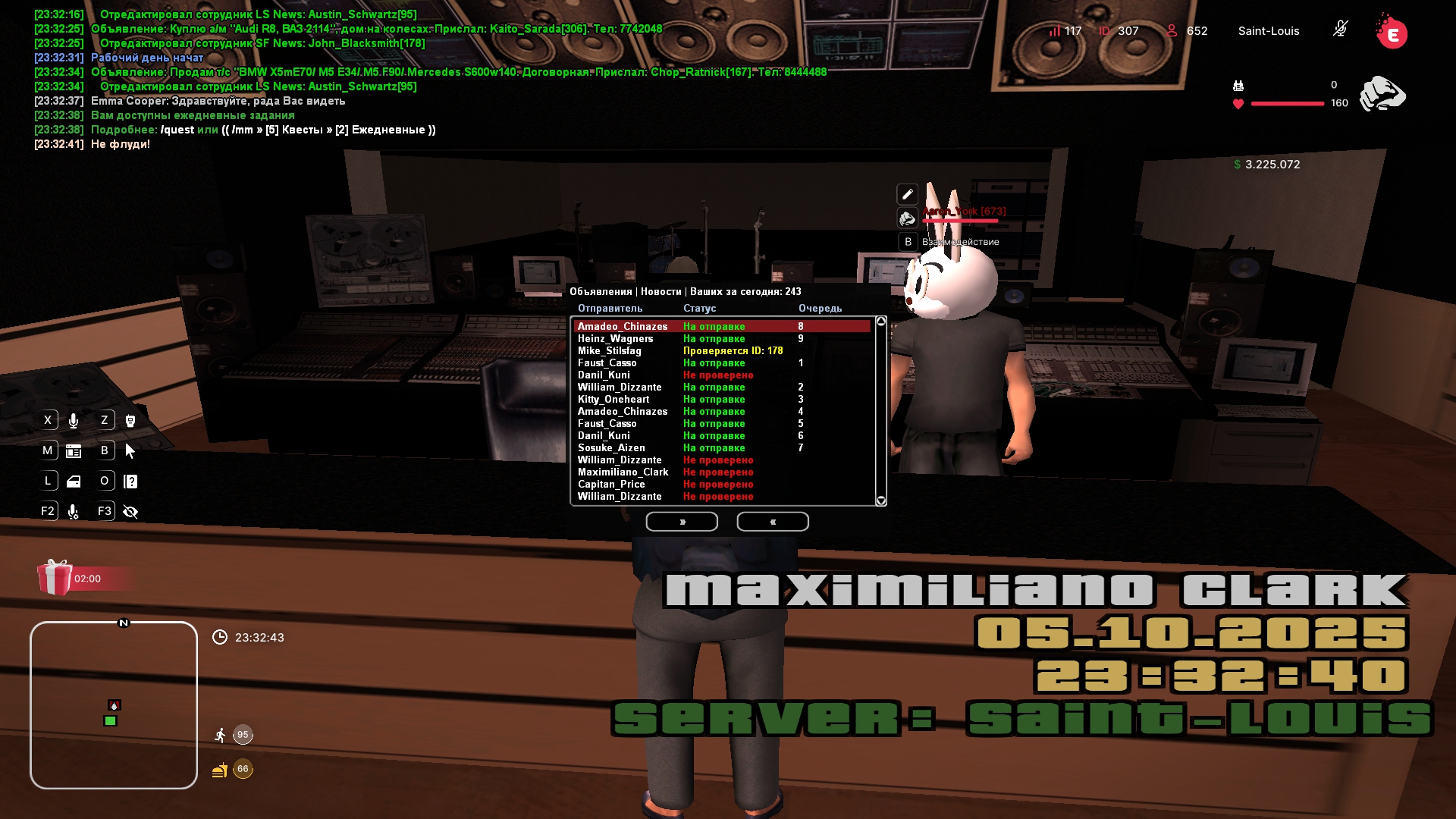The width and height of the screenshot is (1456, 819).
Task: Click the « dialog button
Action: [773, 522]
